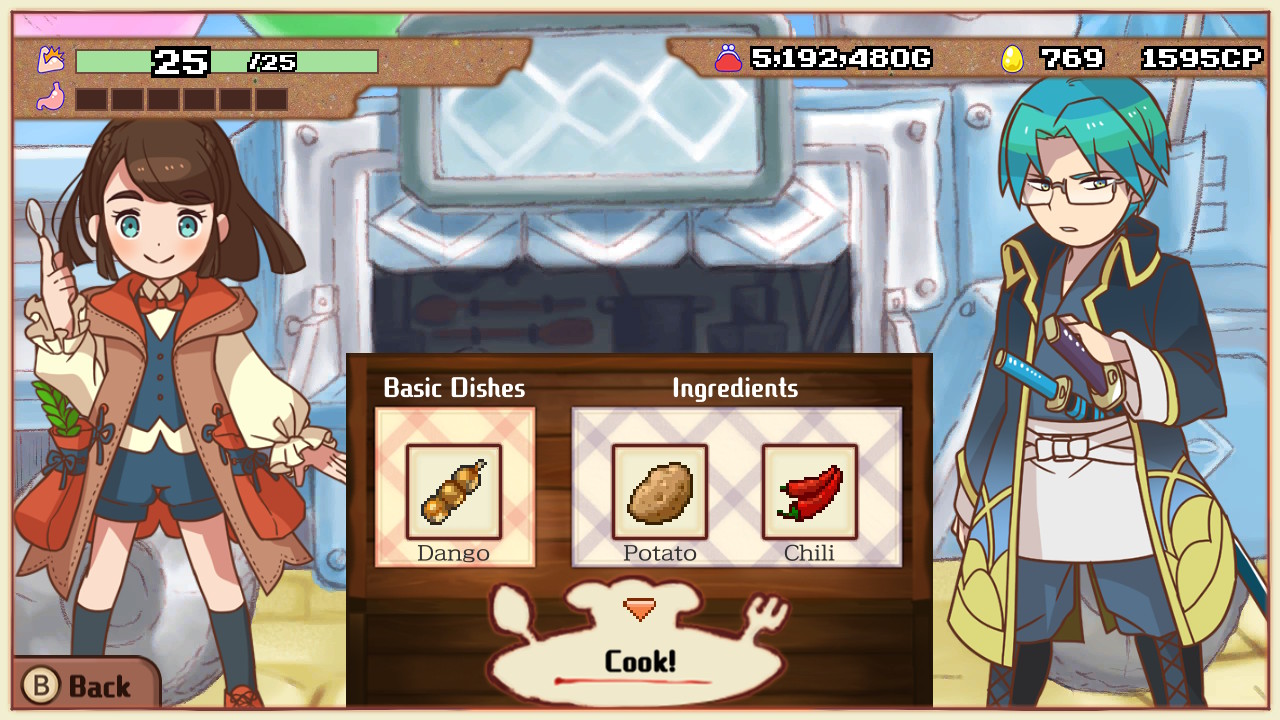Viewport: 1280px width, 720px height.
Task: Click the 1595CP counter display
Action: pos(1204,58)
